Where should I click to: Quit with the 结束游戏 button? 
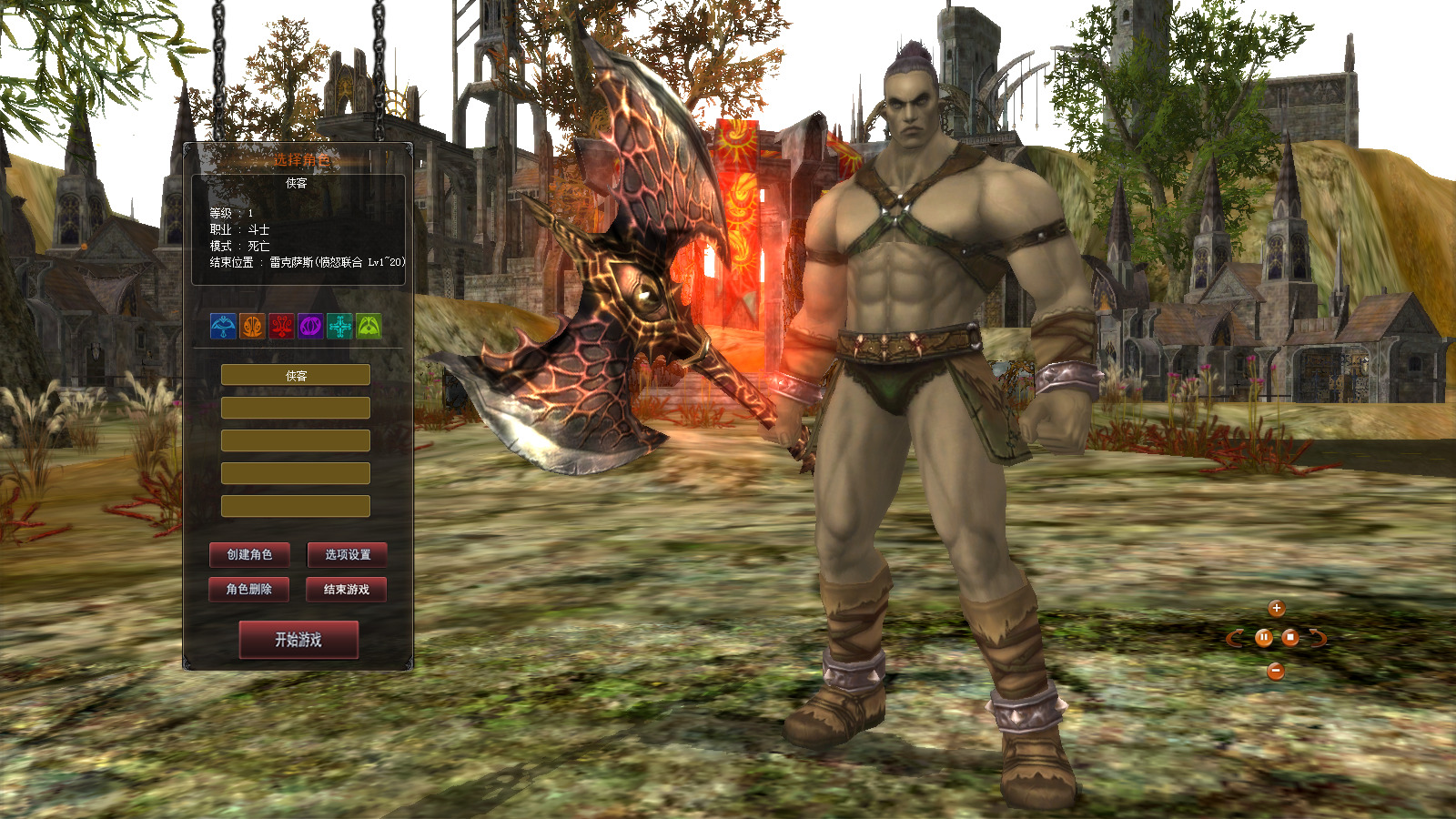pyautogui.click(x=347, y=589)
